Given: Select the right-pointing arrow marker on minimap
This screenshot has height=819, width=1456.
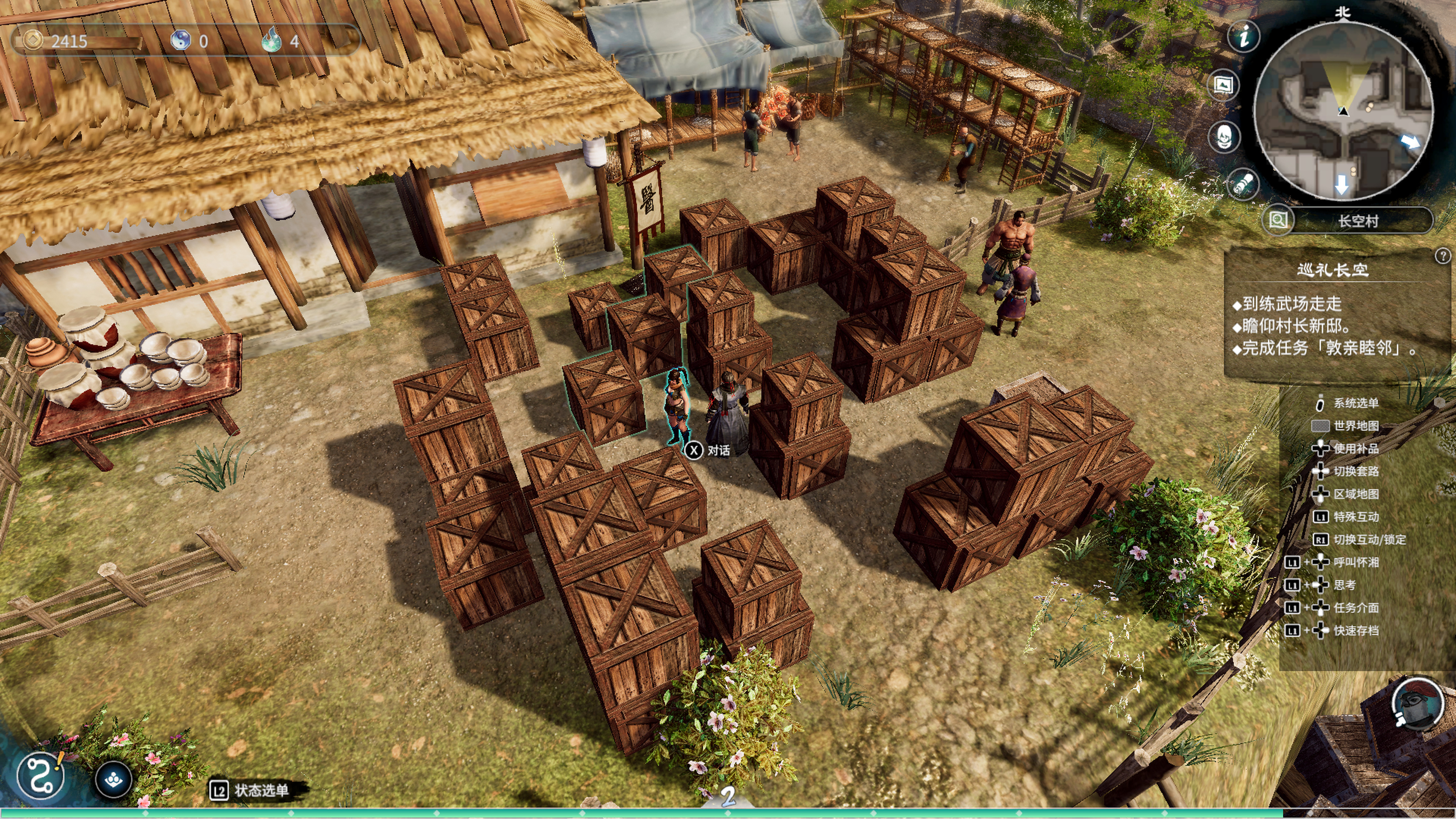Looking at the screenshot, I should click(1410, 141).
